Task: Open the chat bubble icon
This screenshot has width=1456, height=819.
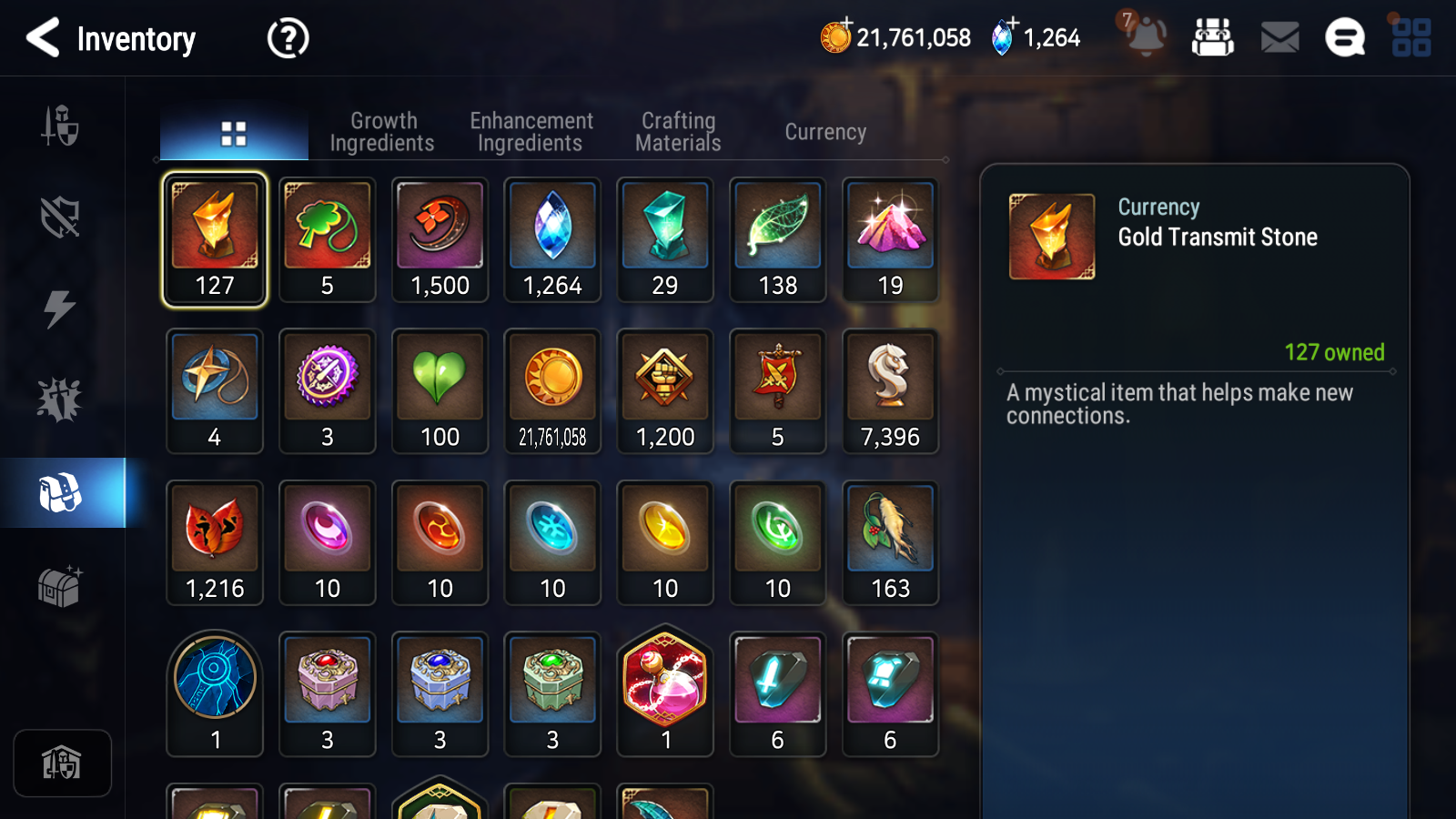Action: pos(1344,38)
